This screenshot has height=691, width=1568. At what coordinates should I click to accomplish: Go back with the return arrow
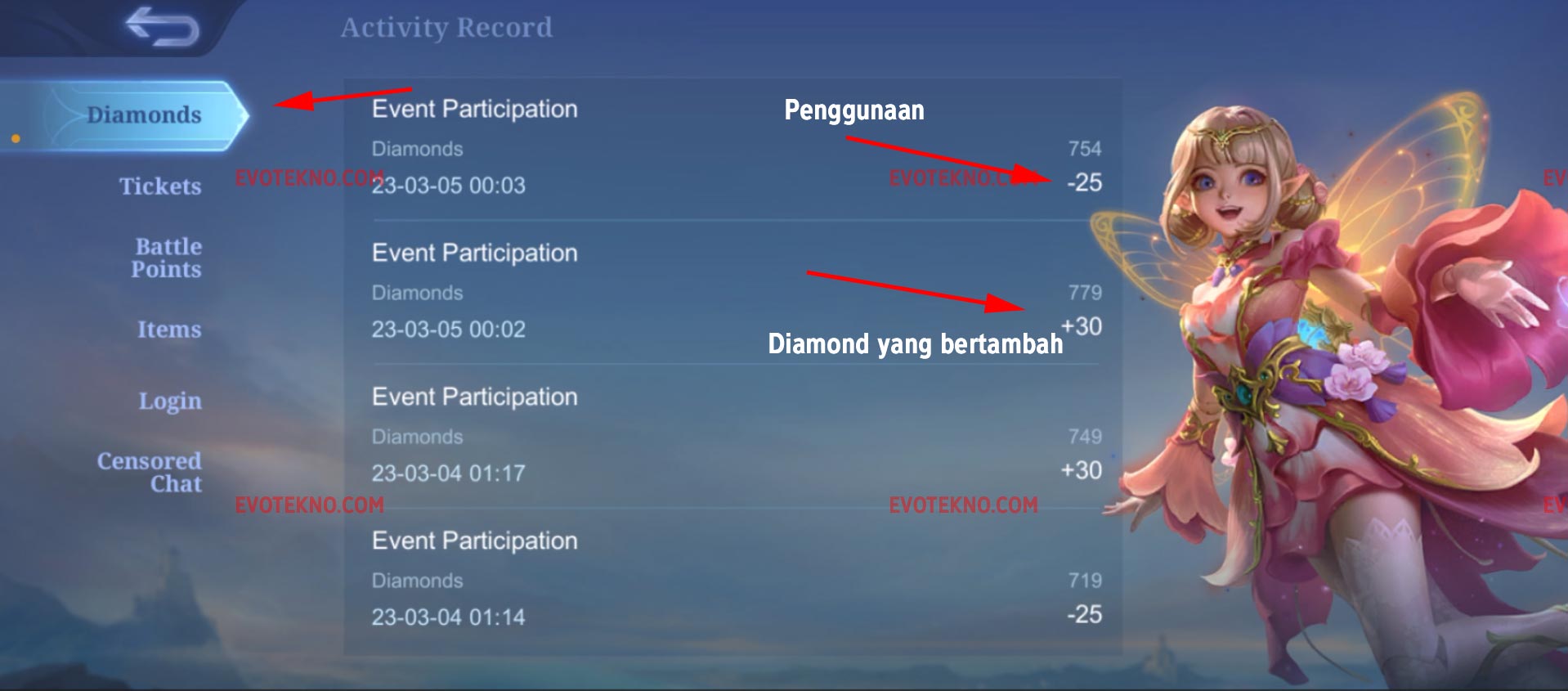[x=162, y=27]
